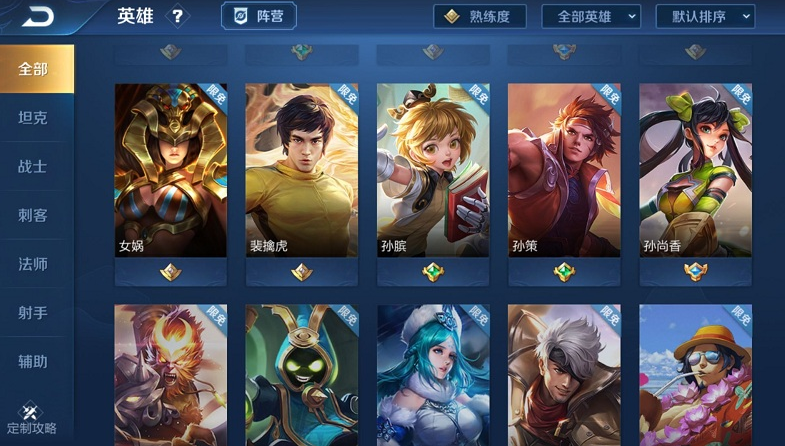Choose the green-hooded hero with glowing eyes
The height and width of the screenshot is (446, 785).
(x=302, y=375)
